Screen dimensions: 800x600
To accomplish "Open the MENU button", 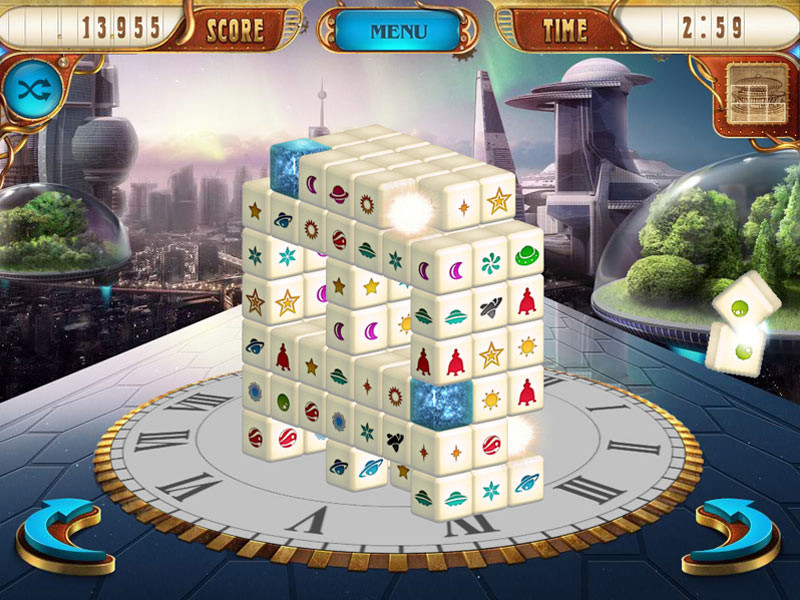I will point(398,31).
